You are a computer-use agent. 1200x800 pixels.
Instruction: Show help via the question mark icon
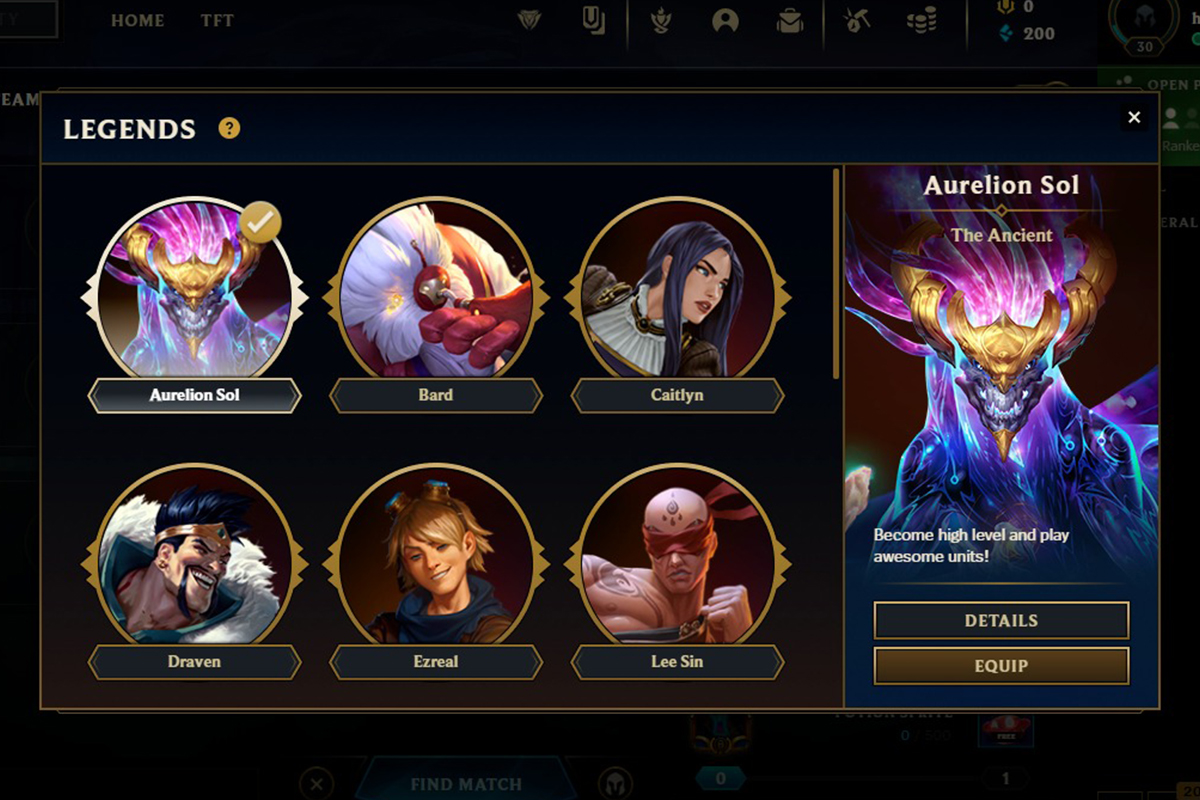(x=230, y=128)
